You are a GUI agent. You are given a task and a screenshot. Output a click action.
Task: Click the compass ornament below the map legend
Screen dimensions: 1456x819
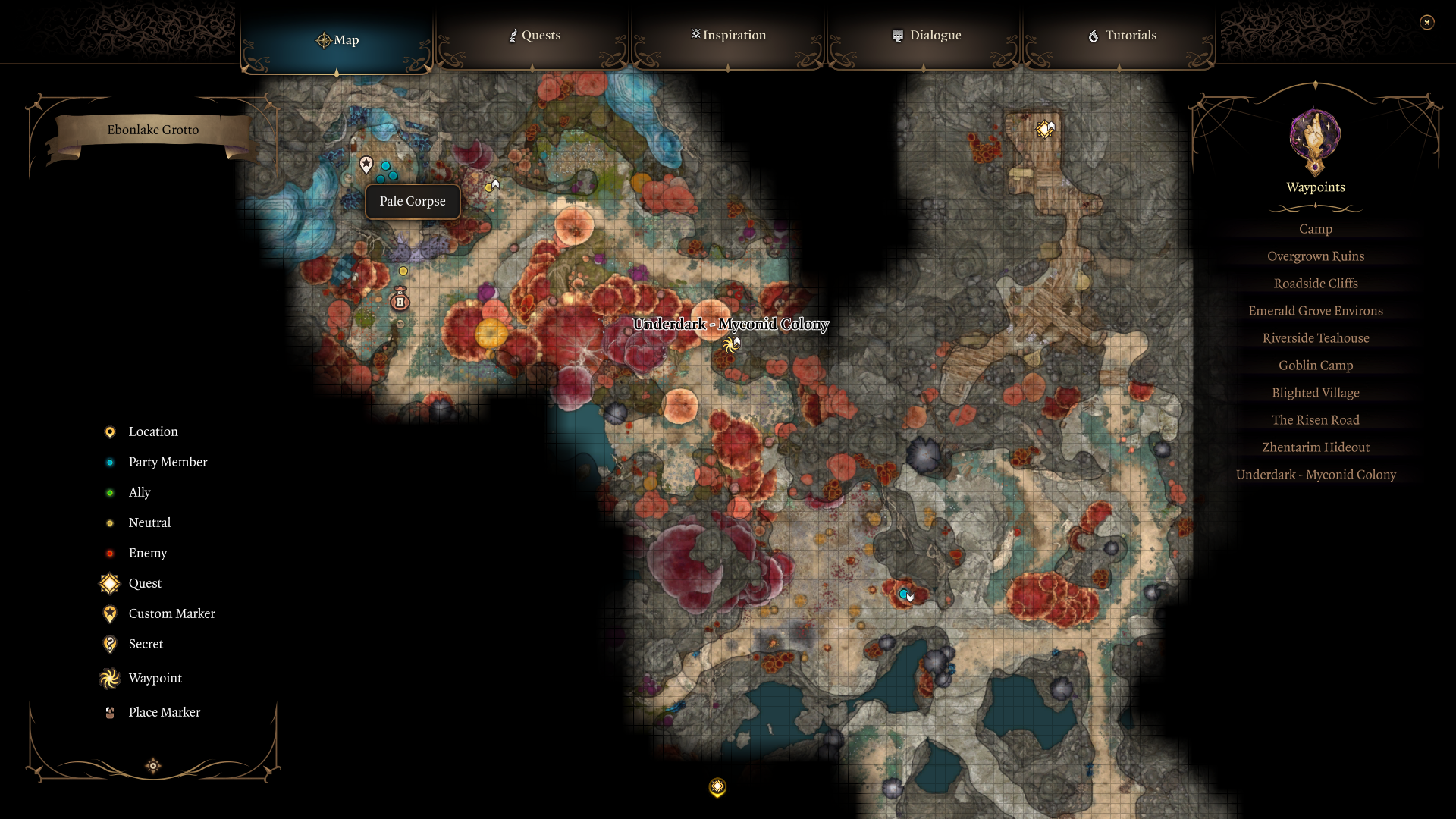pos(152,766)
